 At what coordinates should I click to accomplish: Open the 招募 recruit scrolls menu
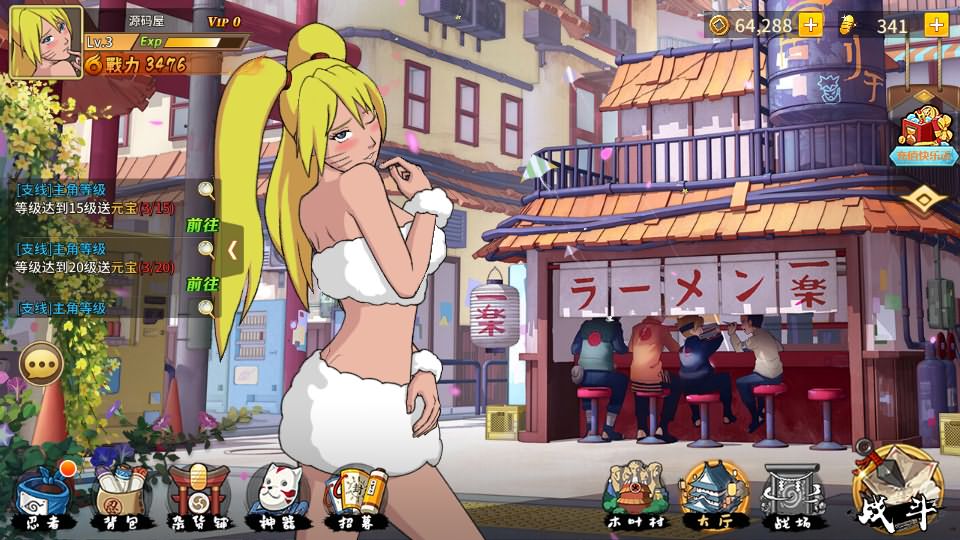click(x=355, y=497)
